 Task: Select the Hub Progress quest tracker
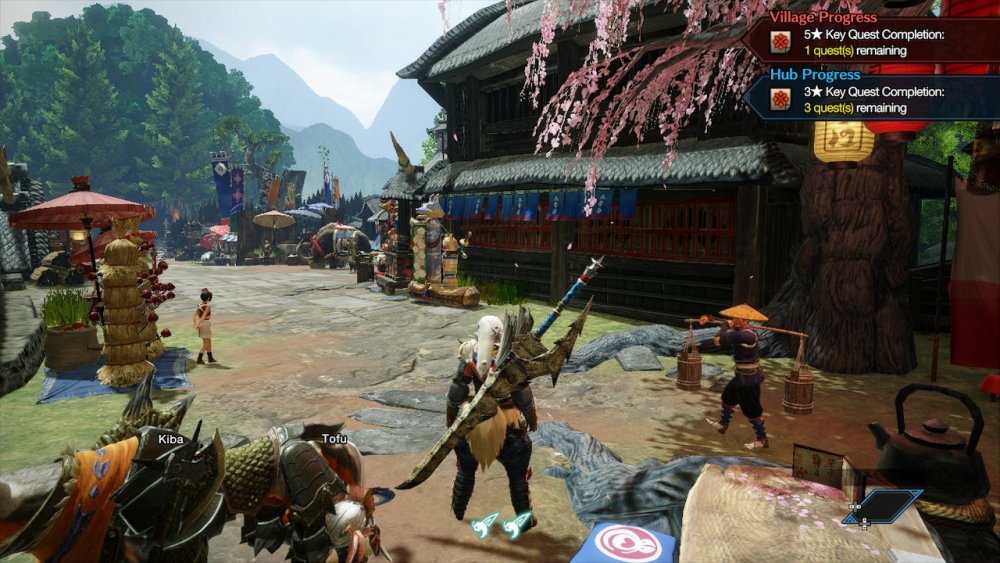tap(815, 74)
